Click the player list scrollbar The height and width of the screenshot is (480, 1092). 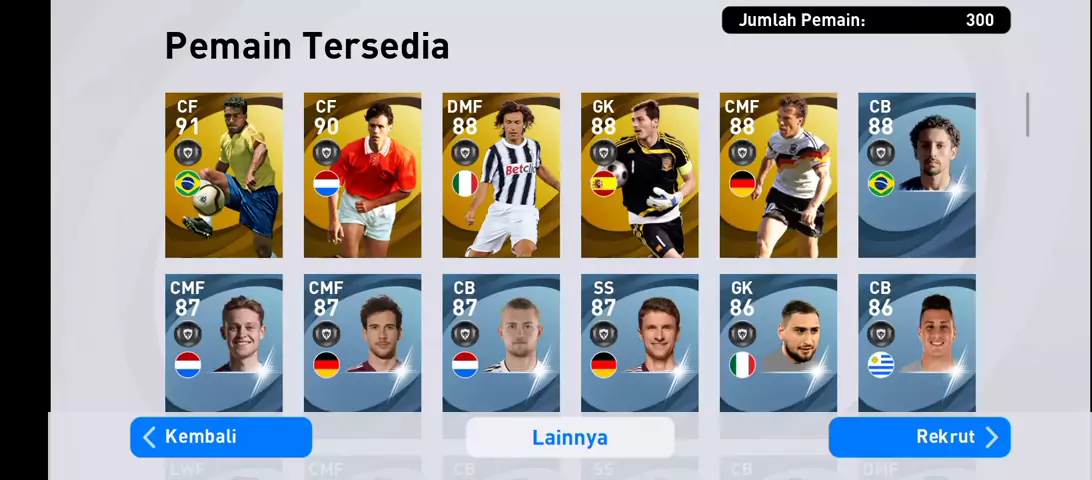[1027, 115]
